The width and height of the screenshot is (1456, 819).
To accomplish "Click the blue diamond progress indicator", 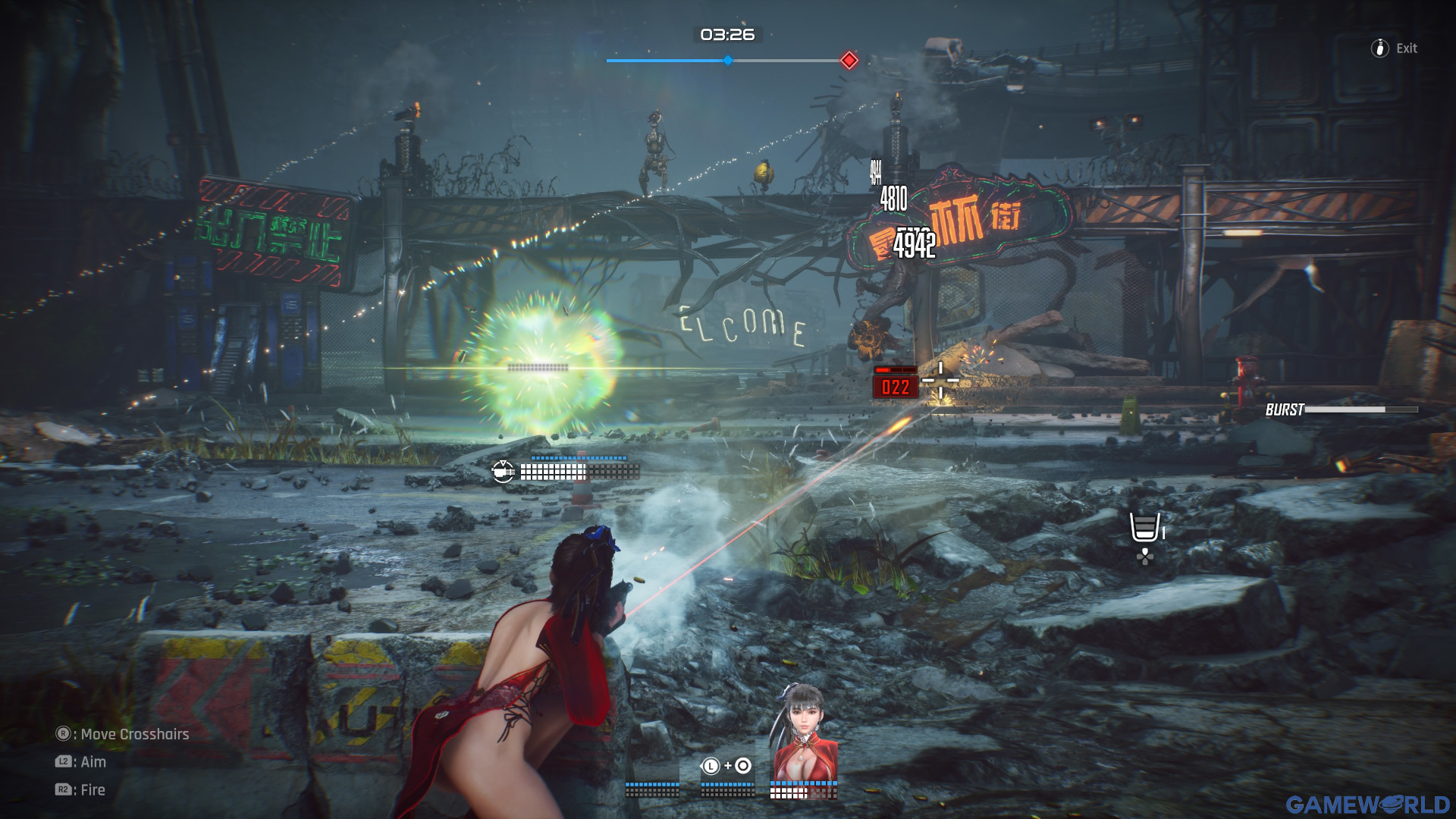I will point(728,61).
